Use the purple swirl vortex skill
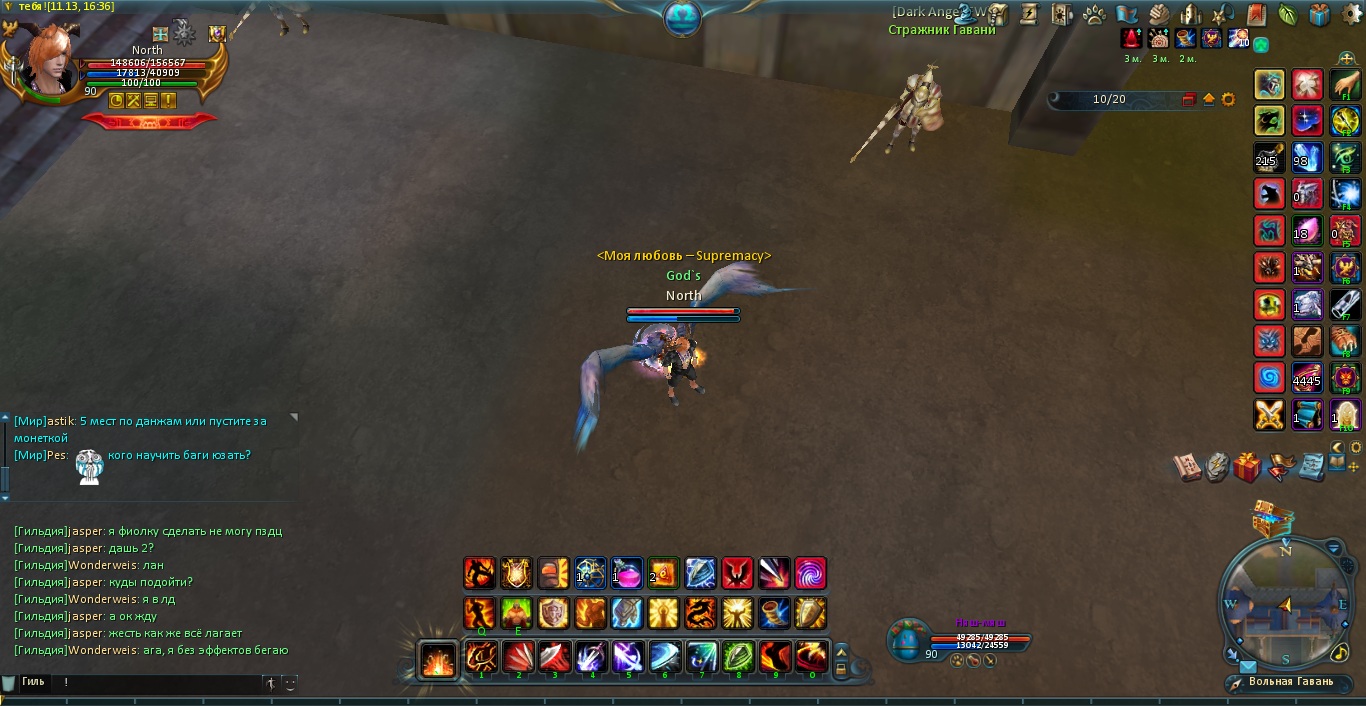 pos(811,573)
